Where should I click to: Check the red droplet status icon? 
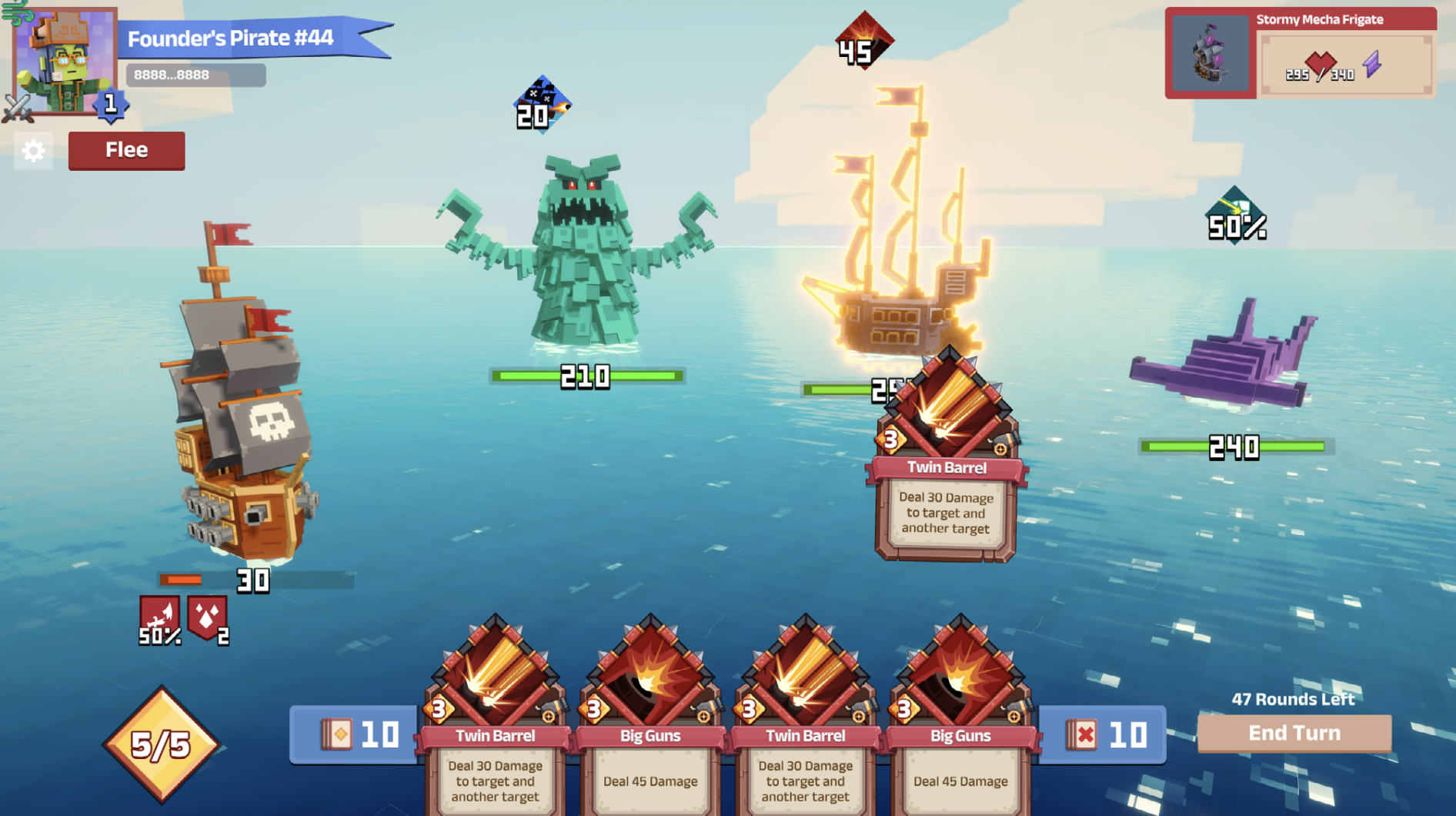point(208,619)
